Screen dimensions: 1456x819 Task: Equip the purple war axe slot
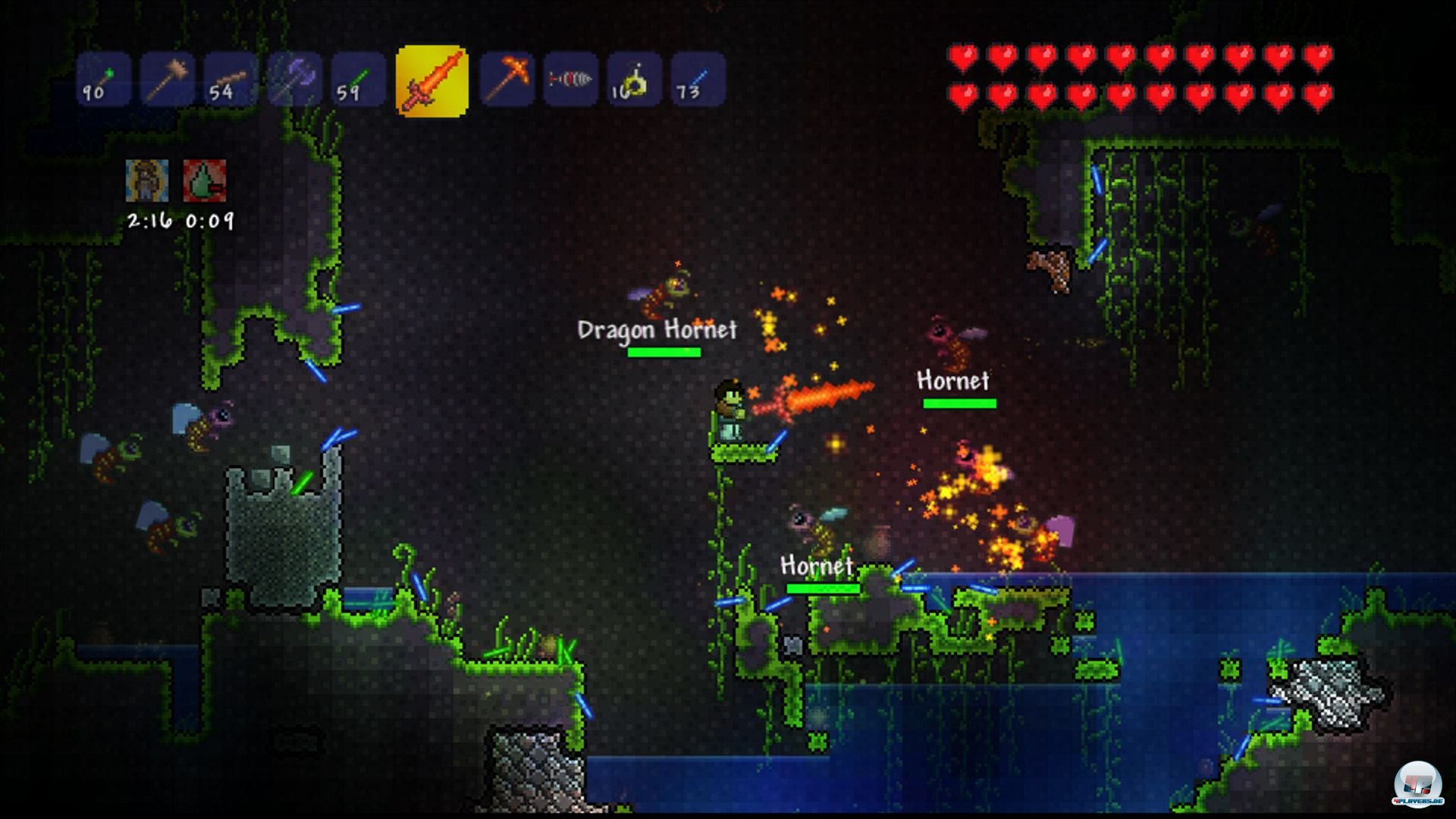[294, 79]
